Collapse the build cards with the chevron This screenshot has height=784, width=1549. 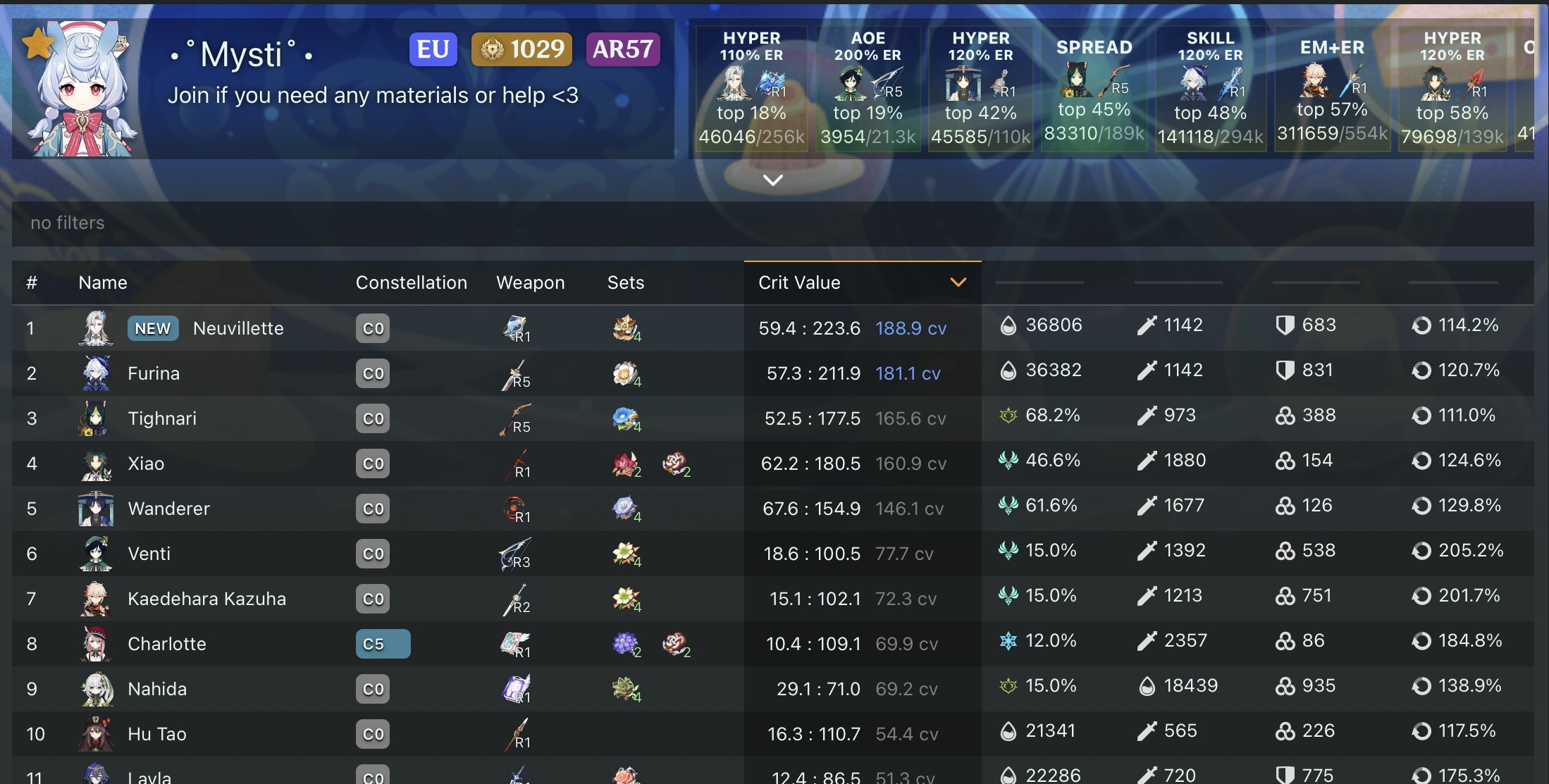click(x=773, y=180)
